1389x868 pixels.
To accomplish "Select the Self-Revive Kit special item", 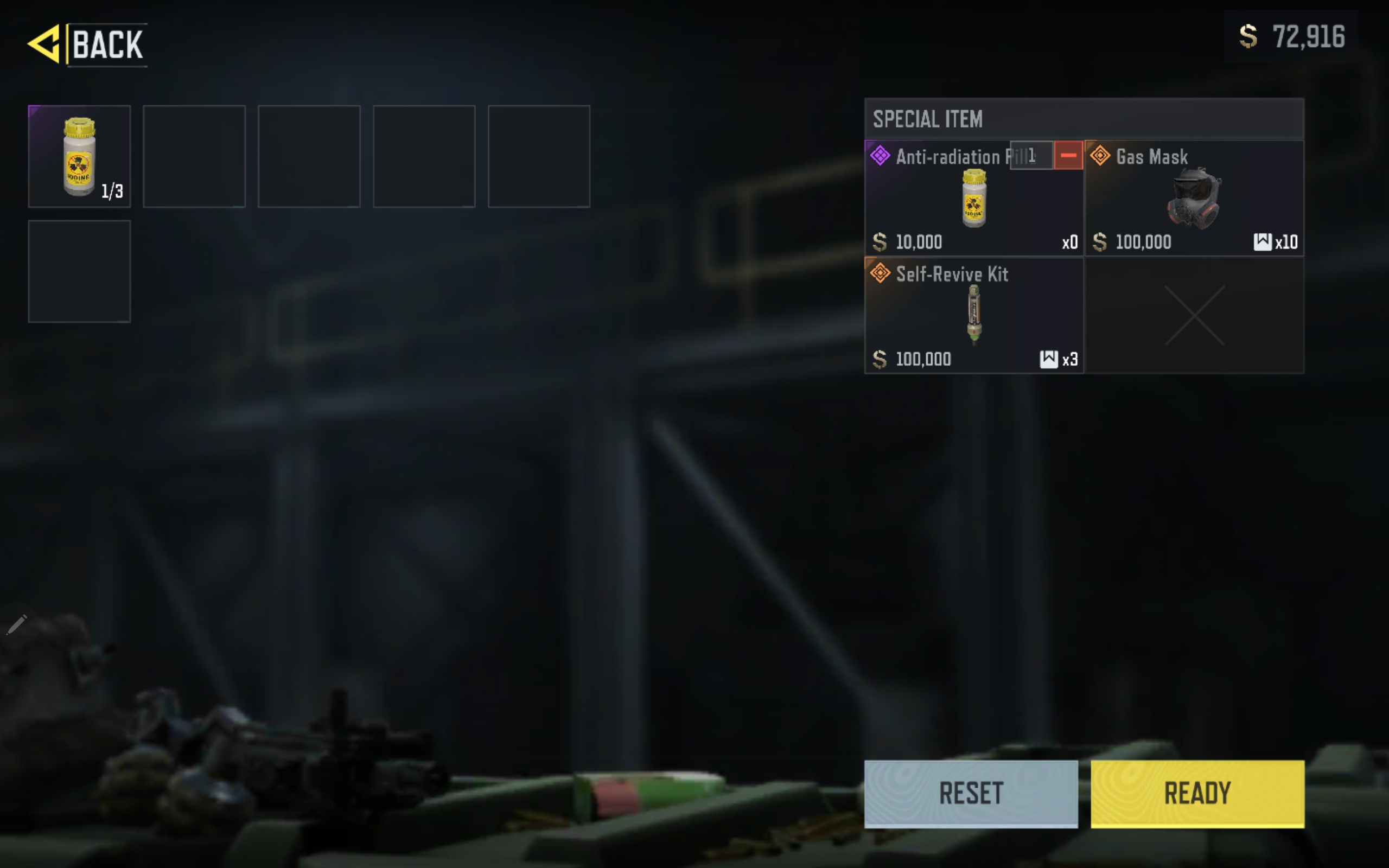I will pos(973,315).
